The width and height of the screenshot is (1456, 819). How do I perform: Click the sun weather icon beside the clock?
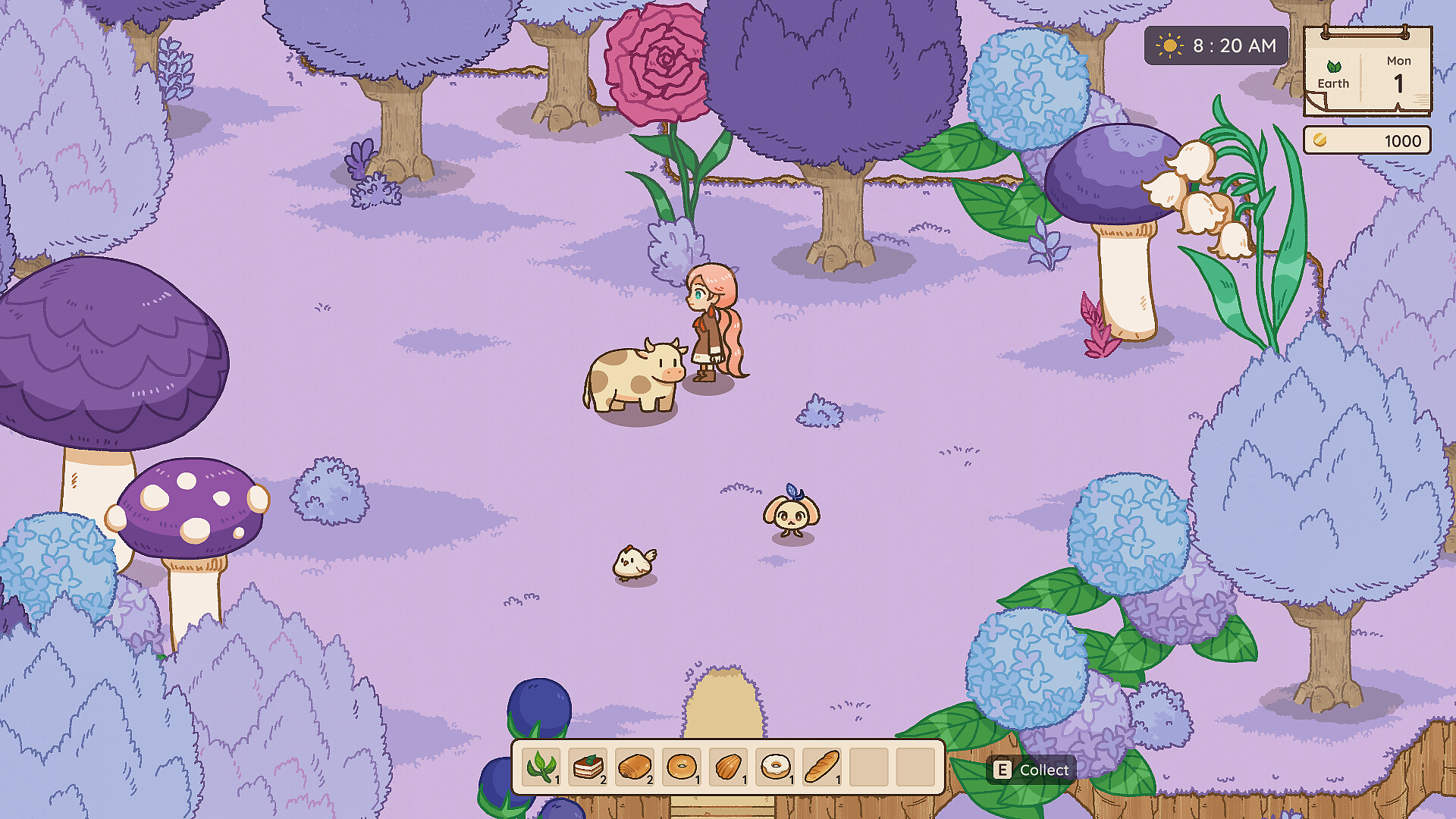coord(1169,45)
